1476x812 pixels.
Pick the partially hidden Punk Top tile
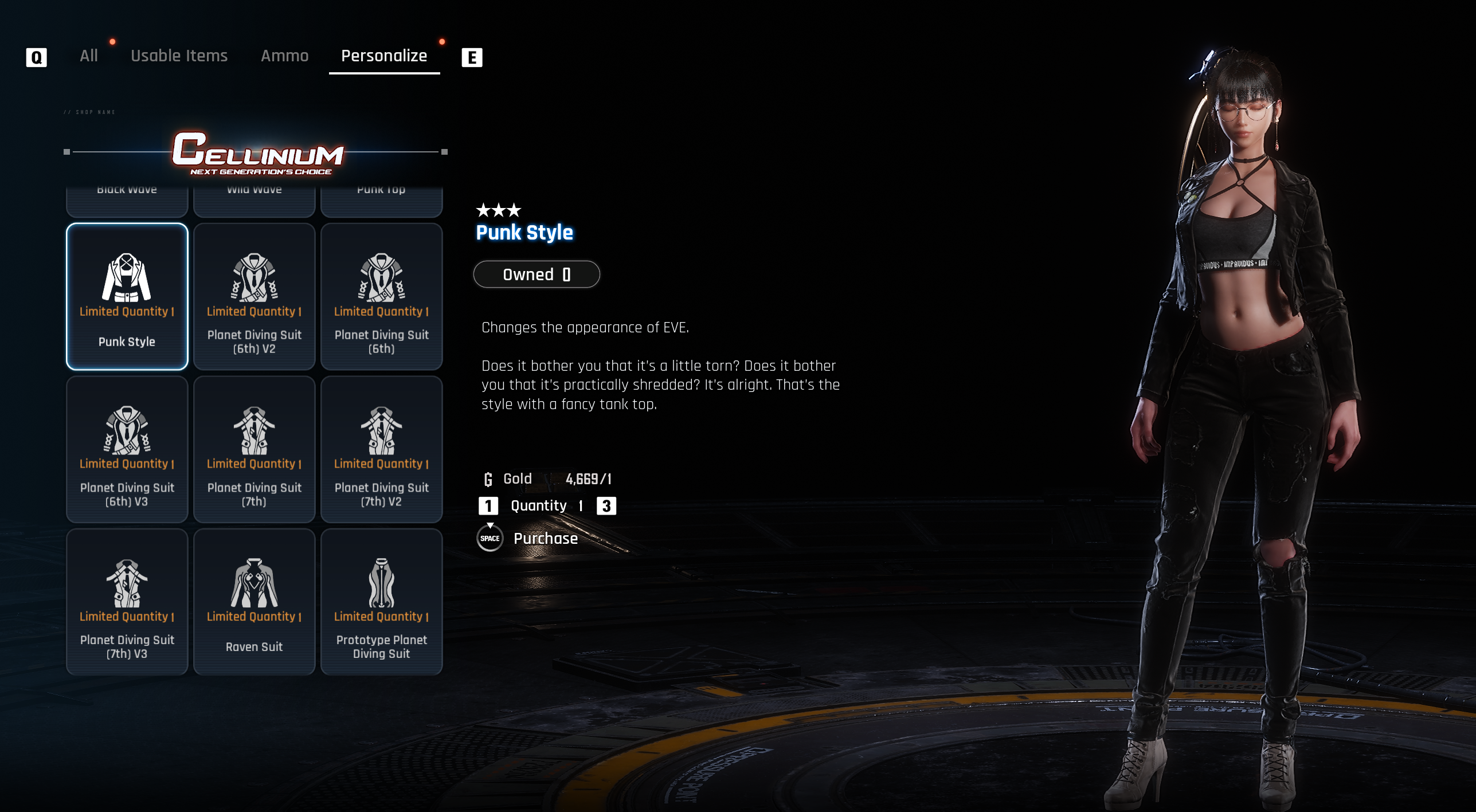382,200
